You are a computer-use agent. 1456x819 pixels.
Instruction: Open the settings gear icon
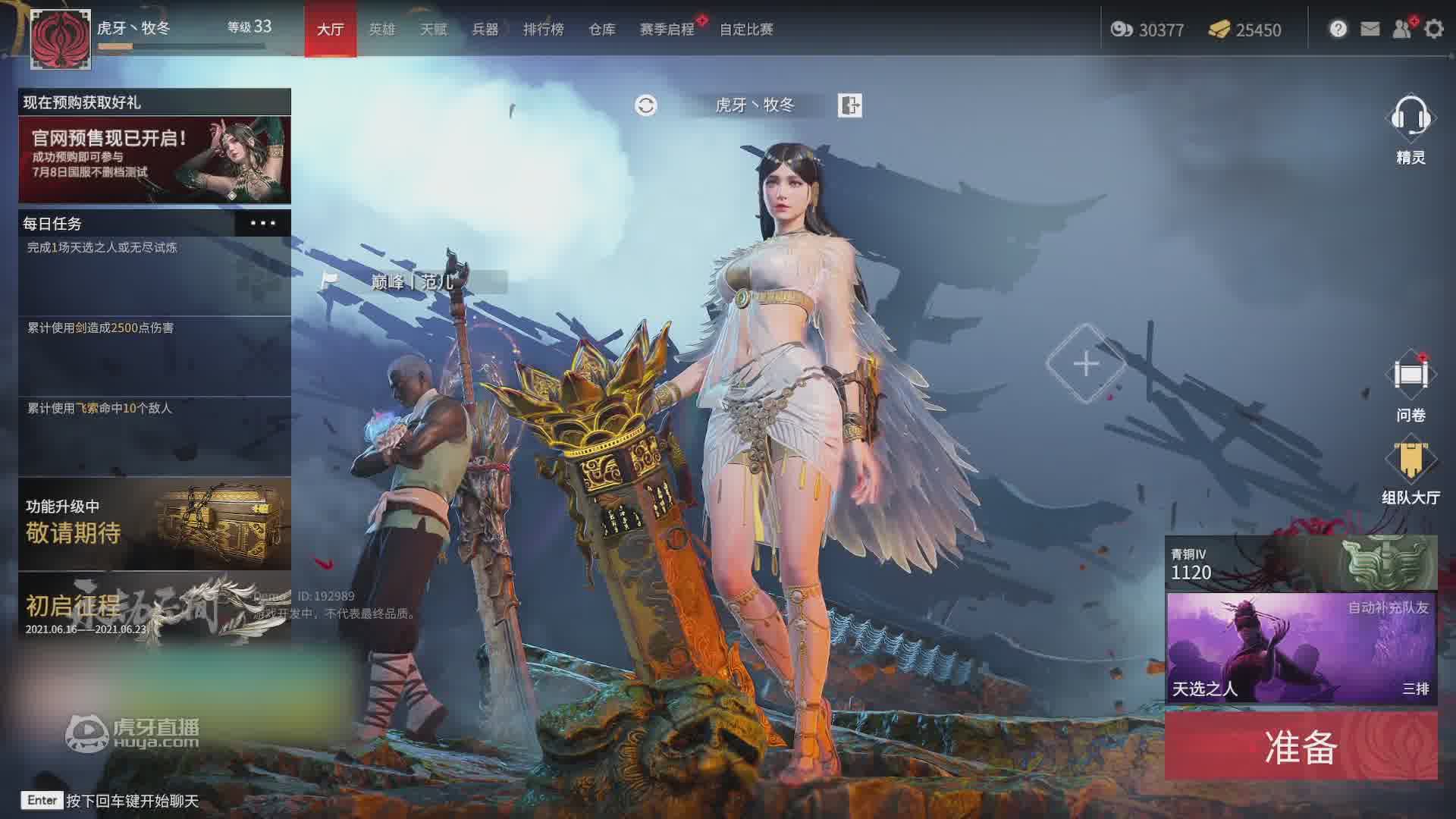point(1433,30)
